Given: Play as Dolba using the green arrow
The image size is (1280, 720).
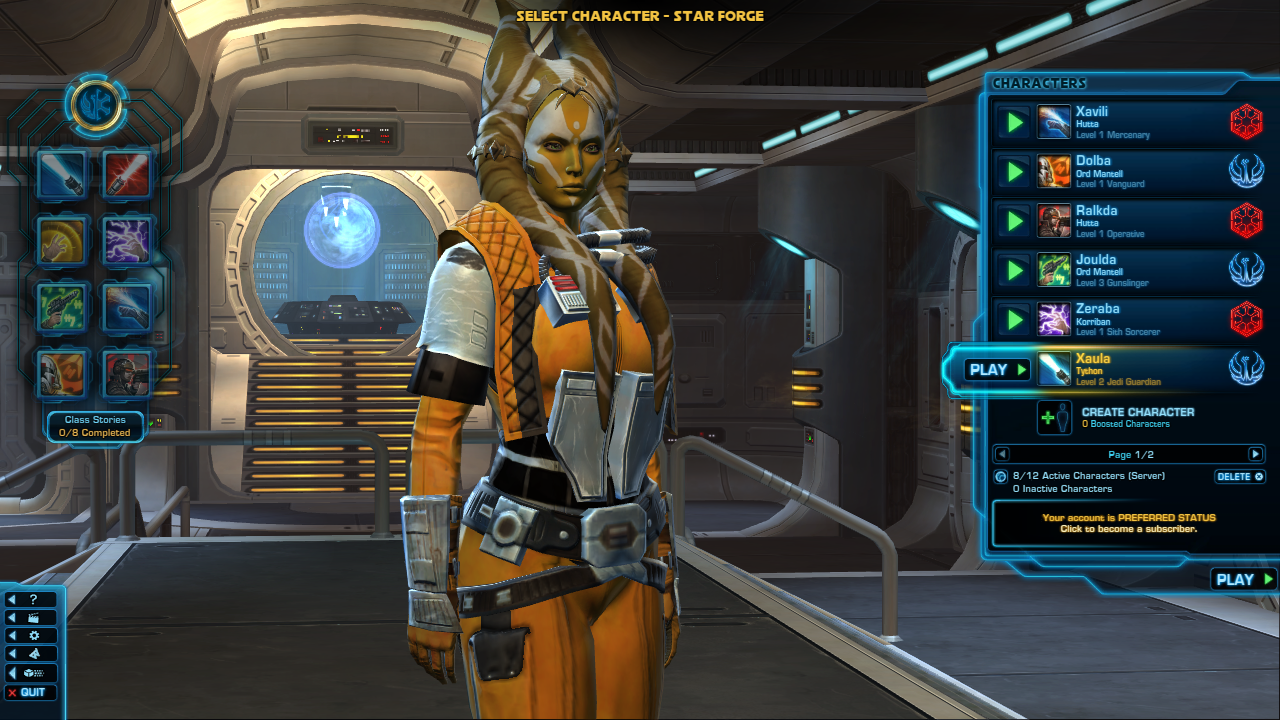Looking at the screenshot, I should tap(1014, 172).
